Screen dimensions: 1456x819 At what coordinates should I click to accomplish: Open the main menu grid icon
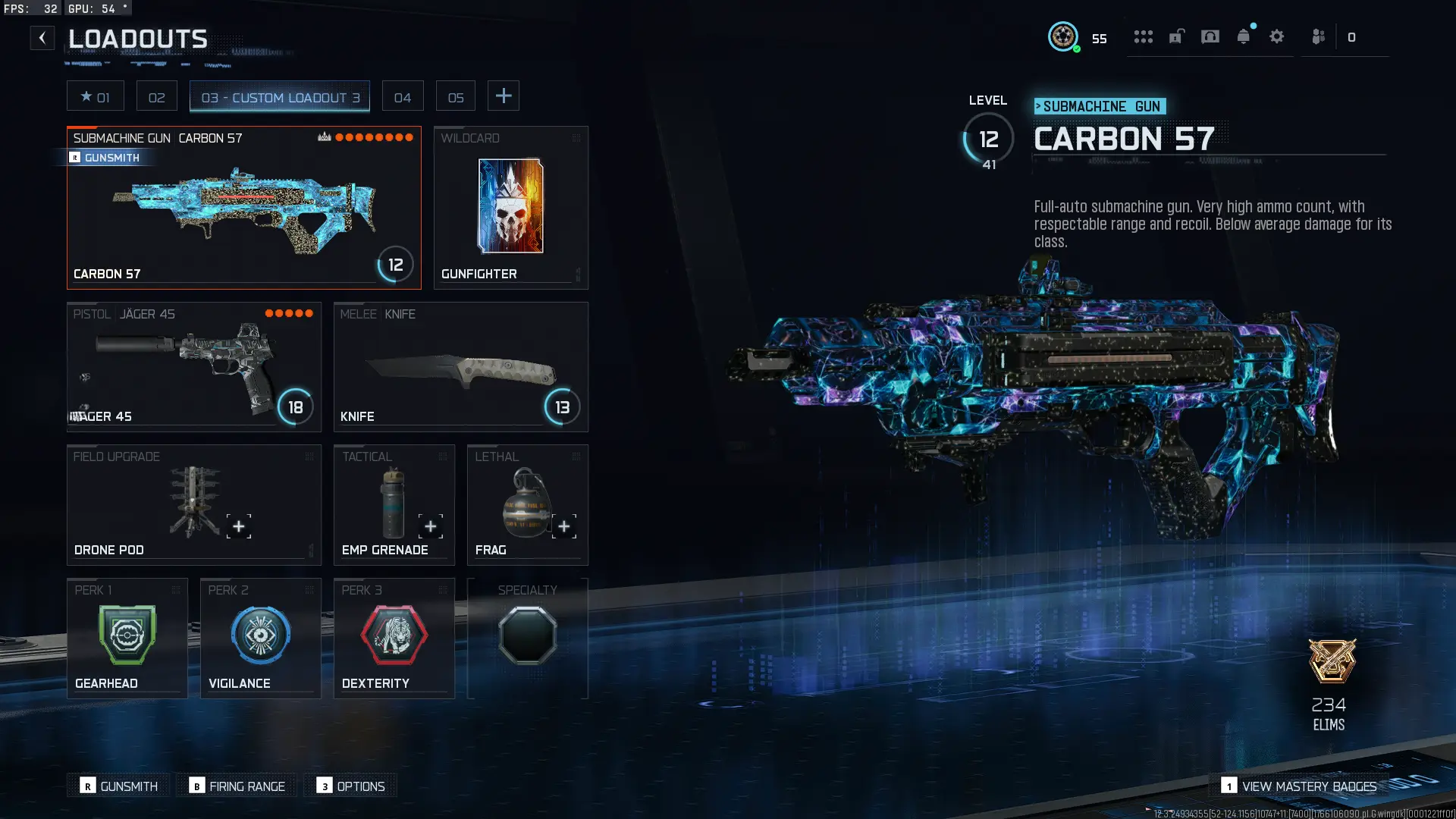(1143, 36)
